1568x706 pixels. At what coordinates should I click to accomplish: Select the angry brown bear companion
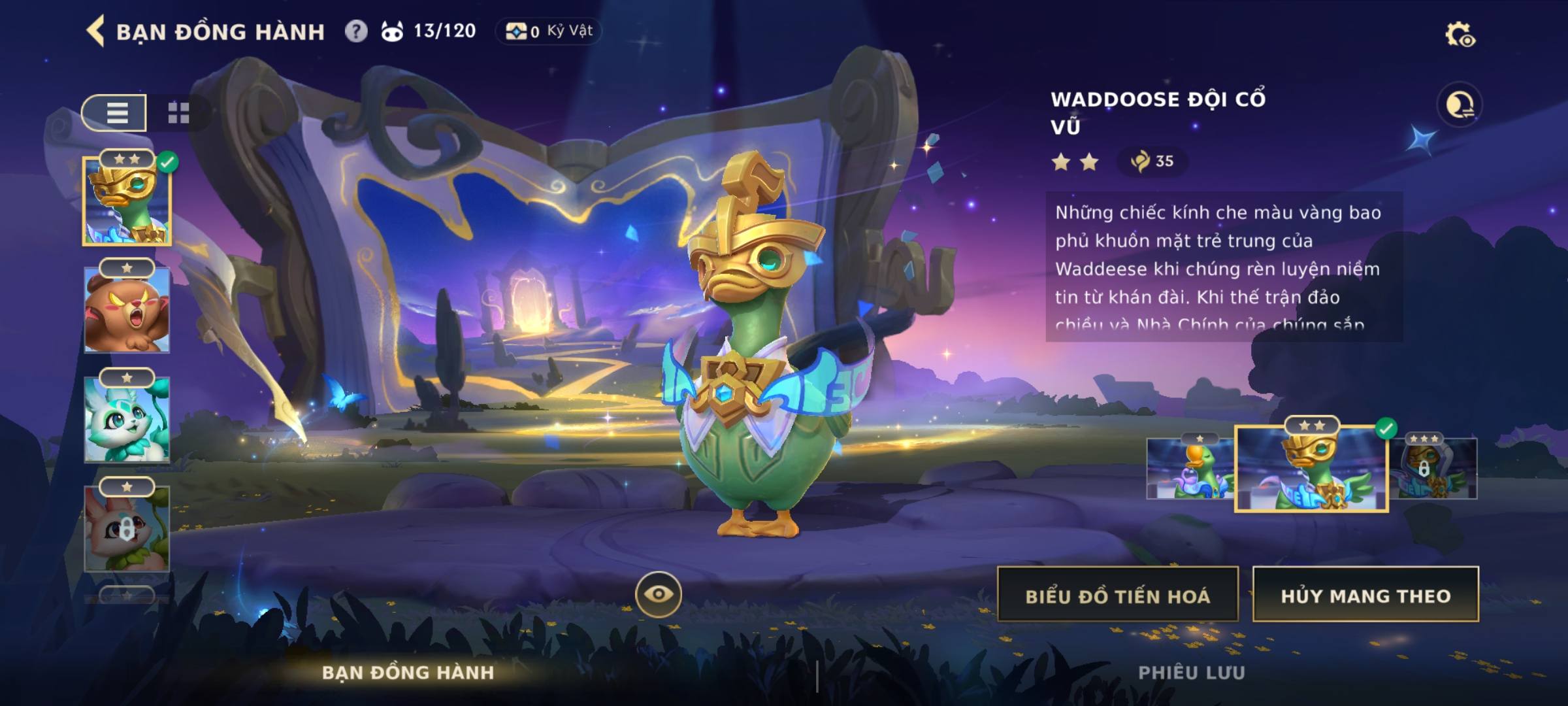point(127,310)
